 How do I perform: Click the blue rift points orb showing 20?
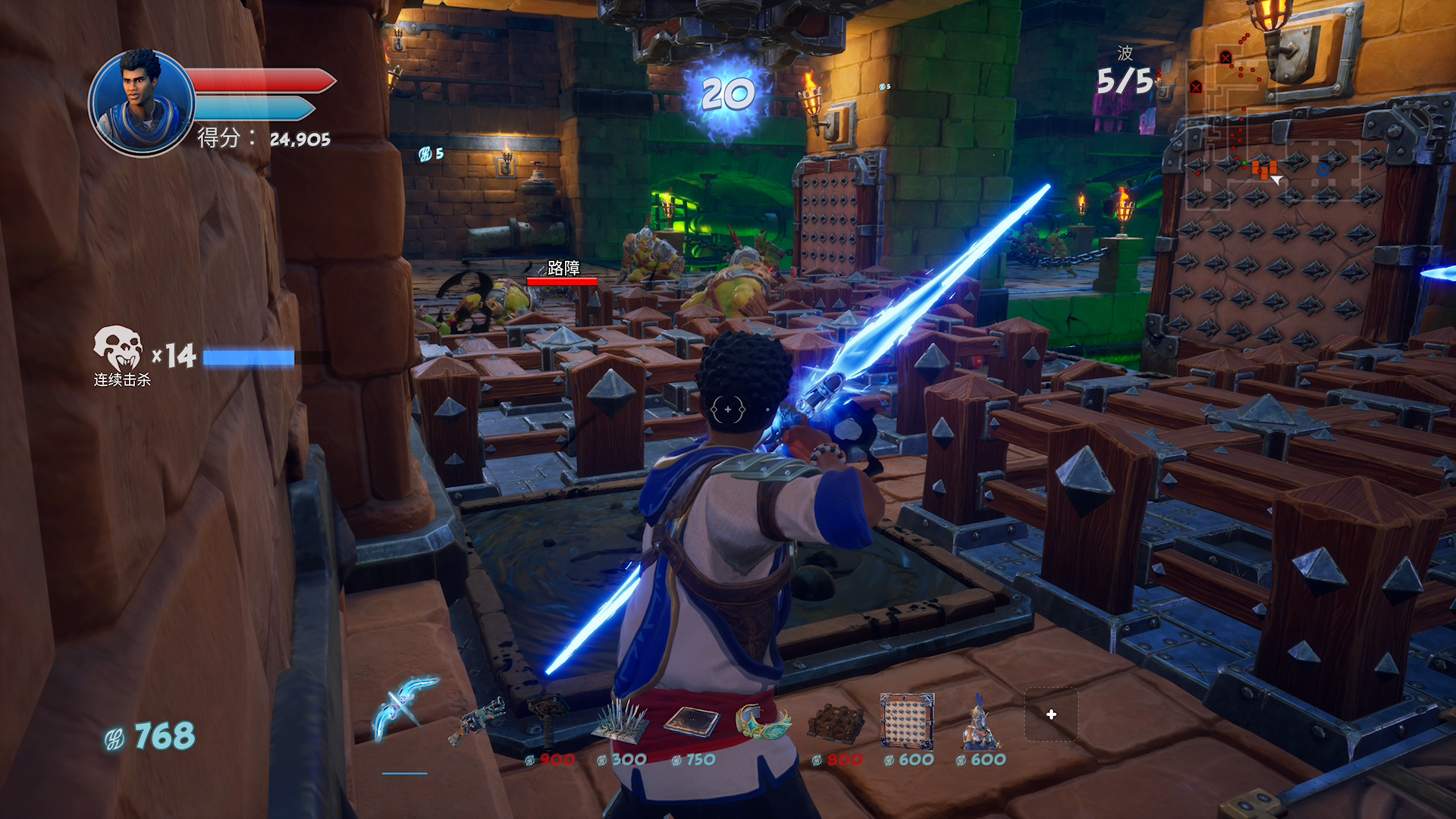[x=727, y=95]
